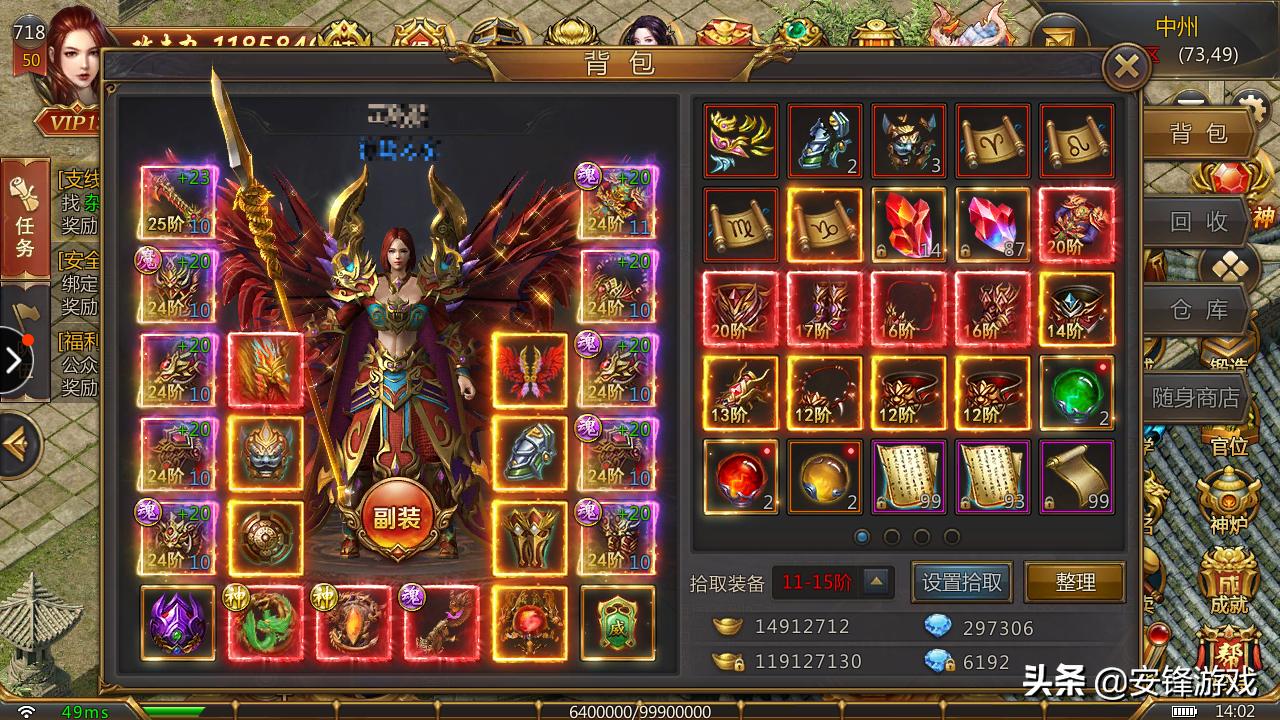Switch to the 仓库 (Warehouse) tab
1280x720 pixels.
pos(1198,310)
